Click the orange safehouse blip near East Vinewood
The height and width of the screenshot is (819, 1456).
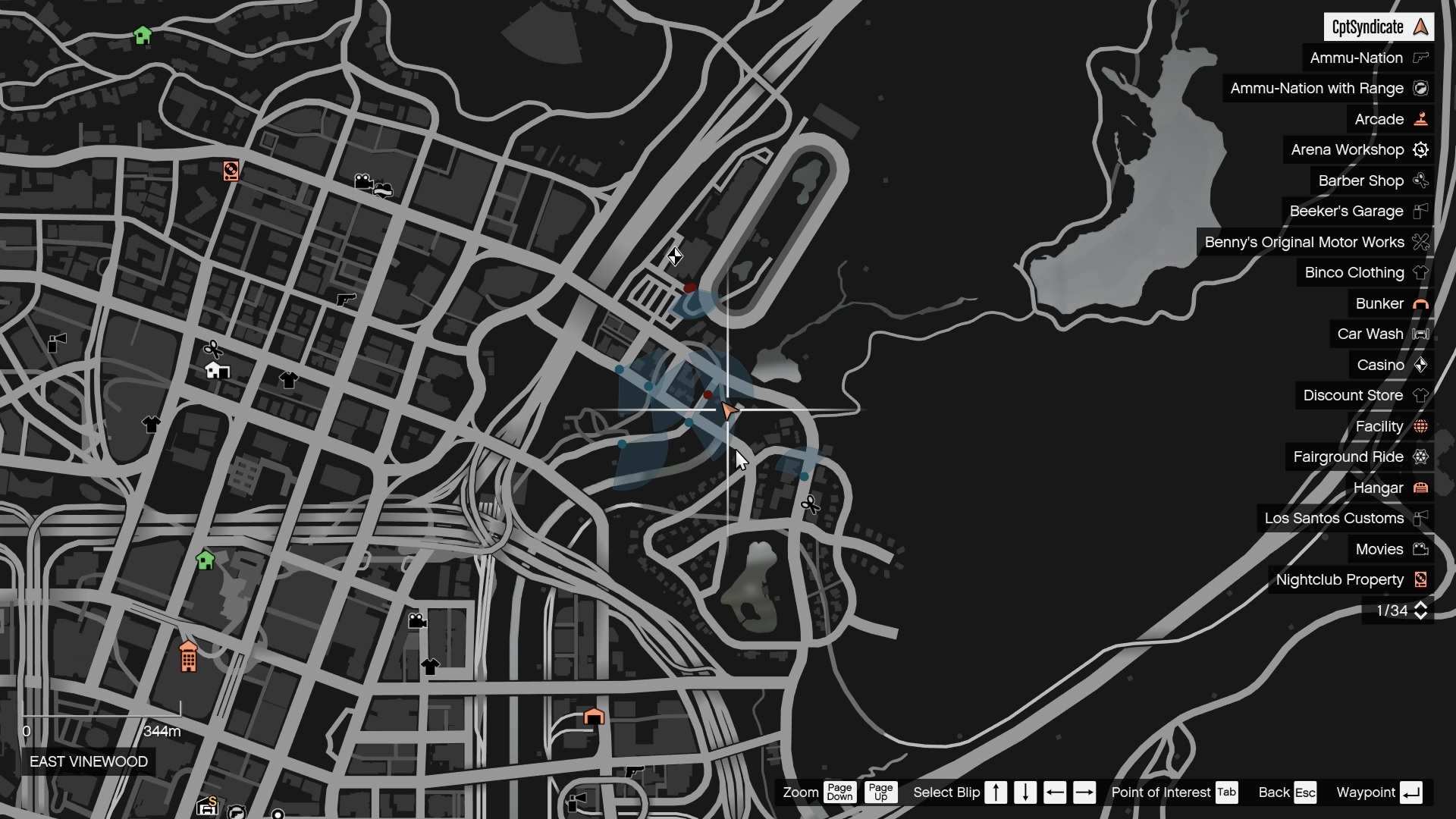(x=188, y=656)
